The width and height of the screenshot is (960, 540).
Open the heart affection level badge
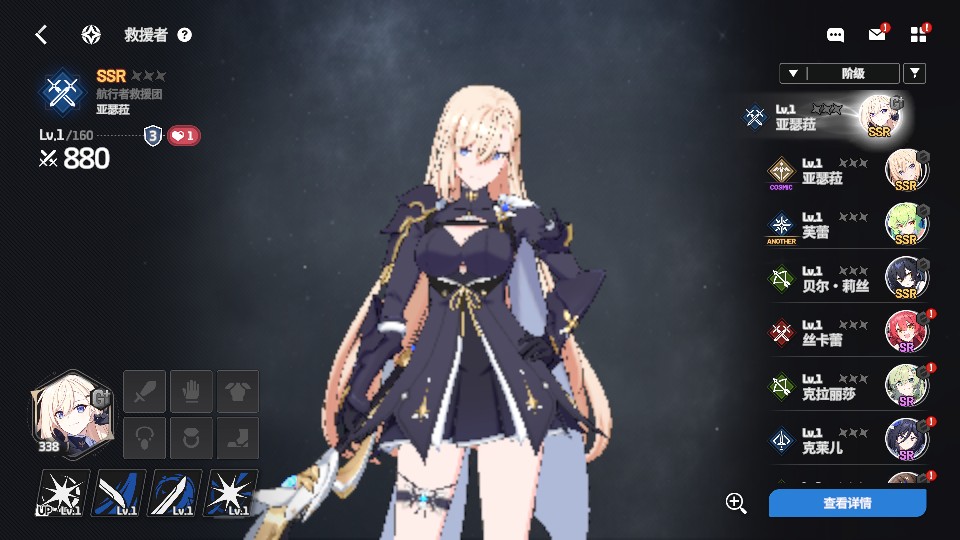pyautogui.click(x=183, y=136)
